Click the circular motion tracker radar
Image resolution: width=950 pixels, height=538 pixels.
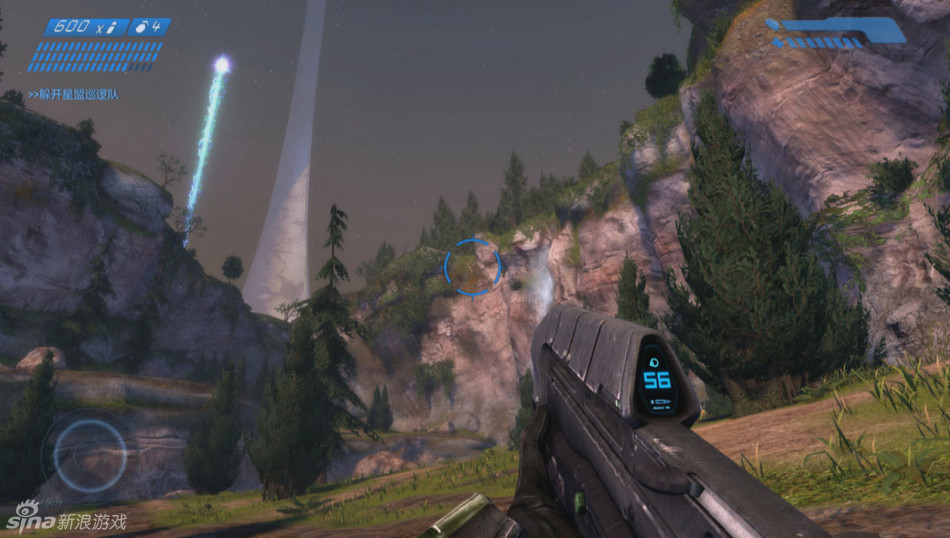point(89,455)
